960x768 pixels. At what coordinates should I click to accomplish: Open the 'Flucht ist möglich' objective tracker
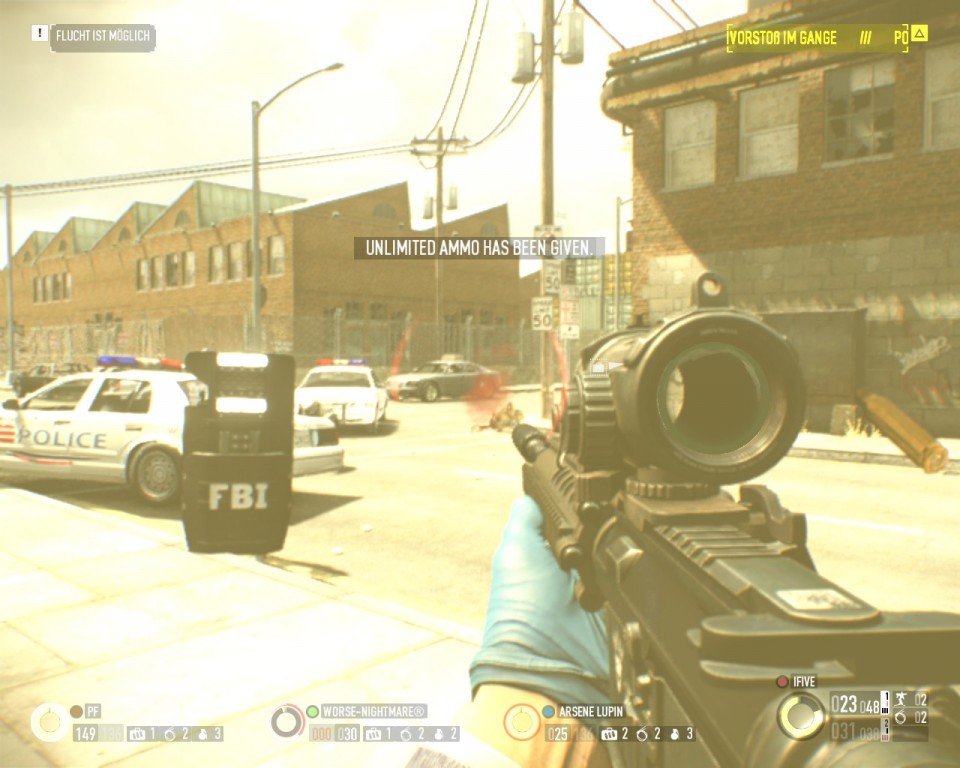point(103,36)
